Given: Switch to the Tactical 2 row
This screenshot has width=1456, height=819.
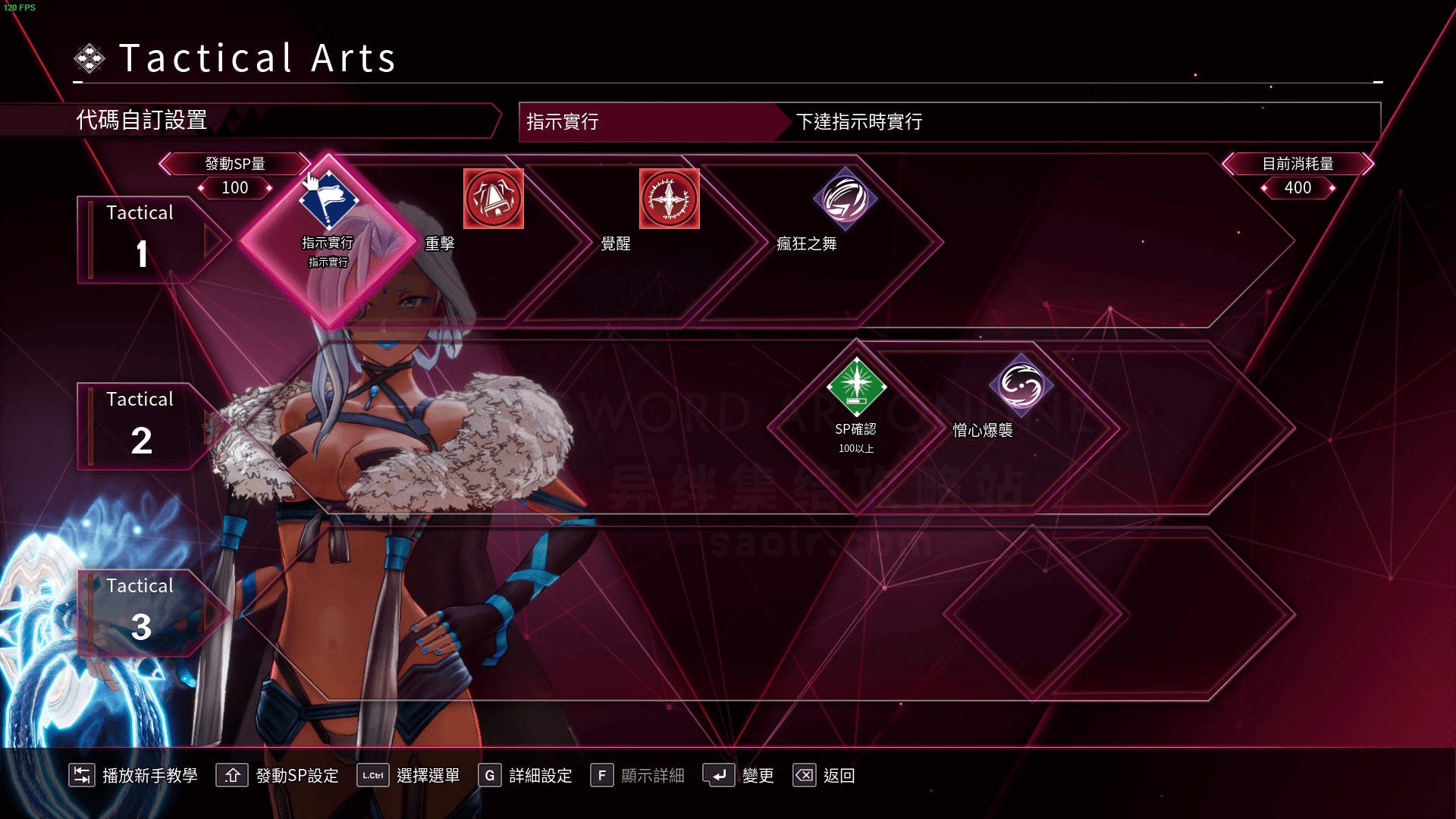Looking at the screenshot, I should 141,426.
